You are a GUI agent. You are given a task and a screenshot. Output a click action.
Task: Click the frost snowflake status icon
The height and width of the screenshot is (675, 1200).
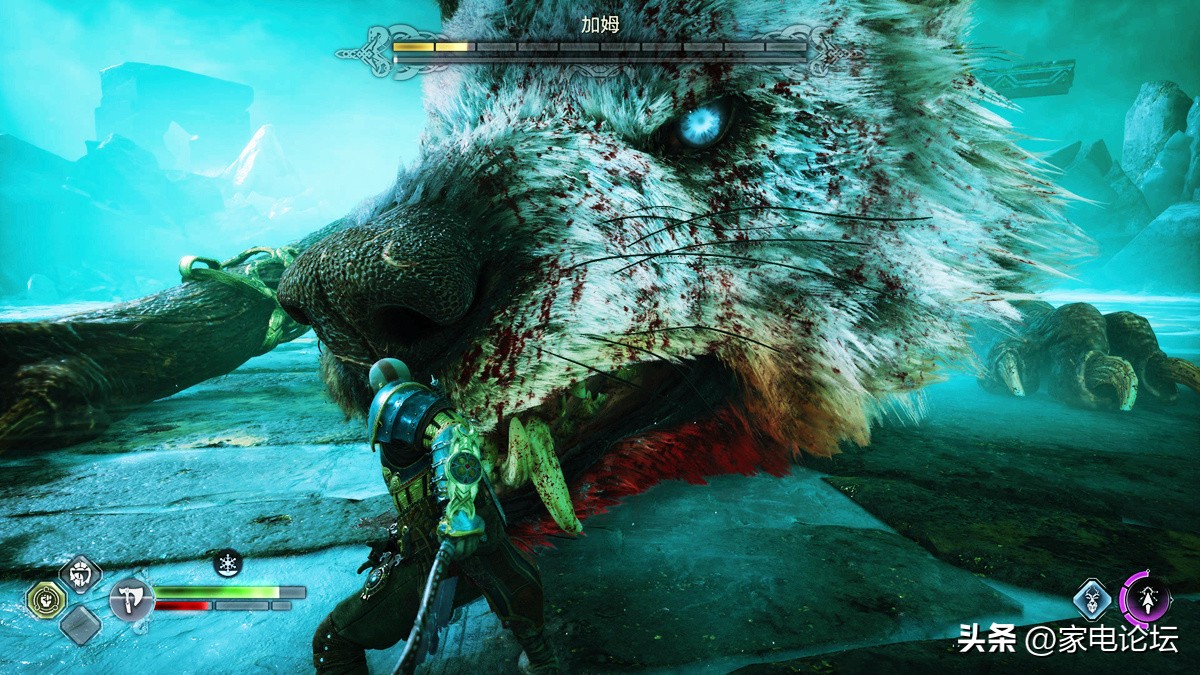(x=228, y=564)
